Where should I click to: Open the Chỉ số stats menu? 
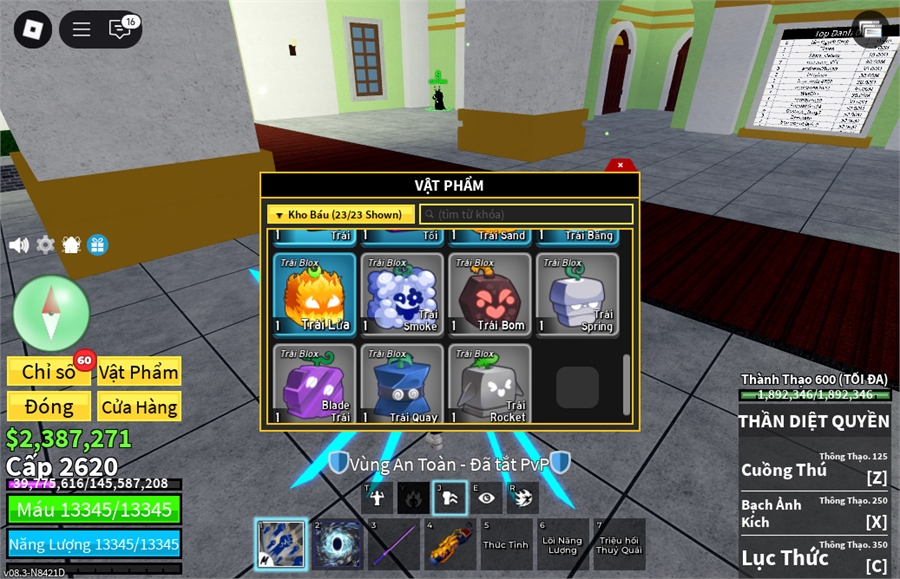[x=49, y=372]
